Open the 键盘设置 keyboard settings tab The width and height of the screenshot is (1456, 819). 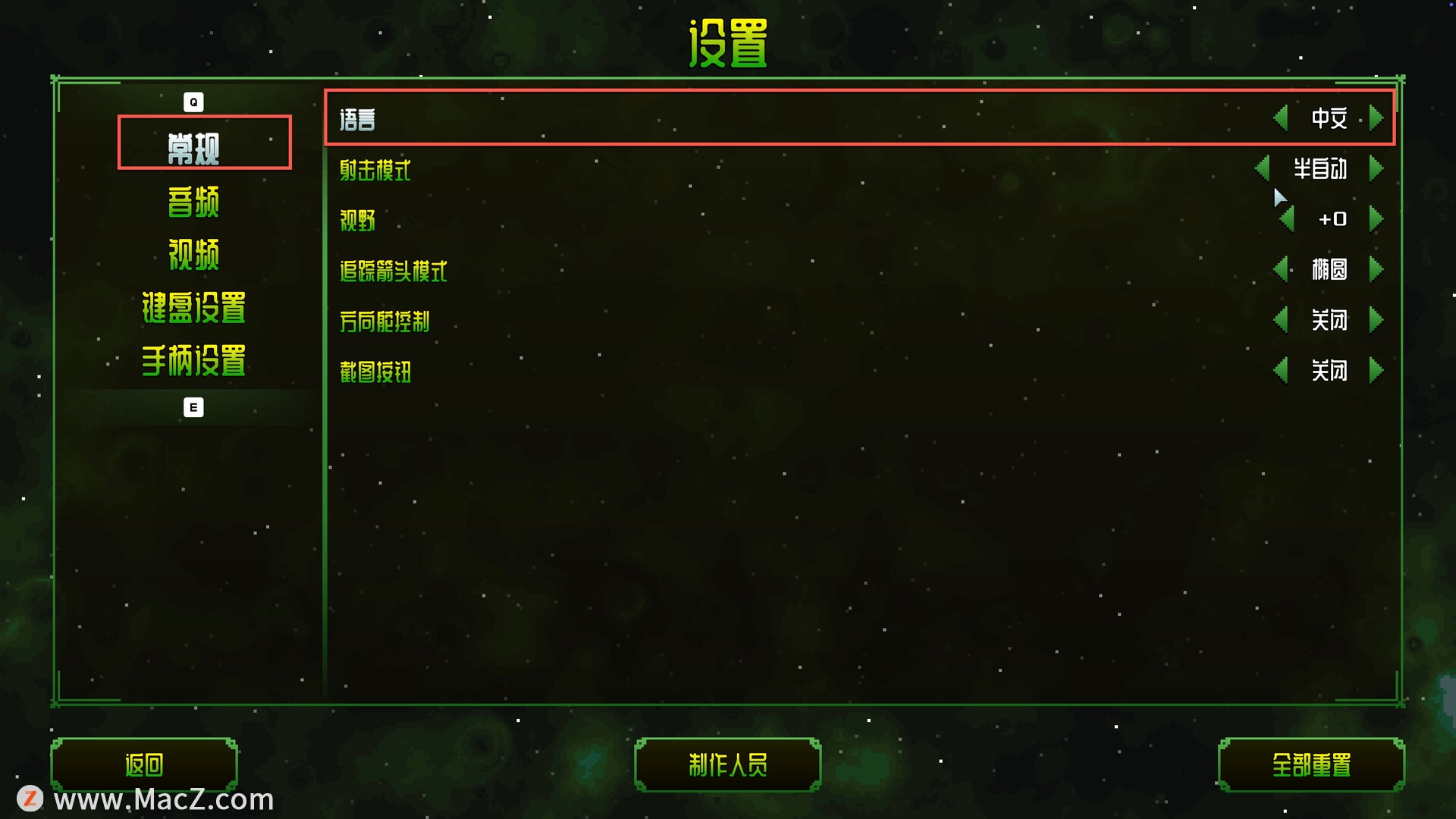tap(194, 307)
